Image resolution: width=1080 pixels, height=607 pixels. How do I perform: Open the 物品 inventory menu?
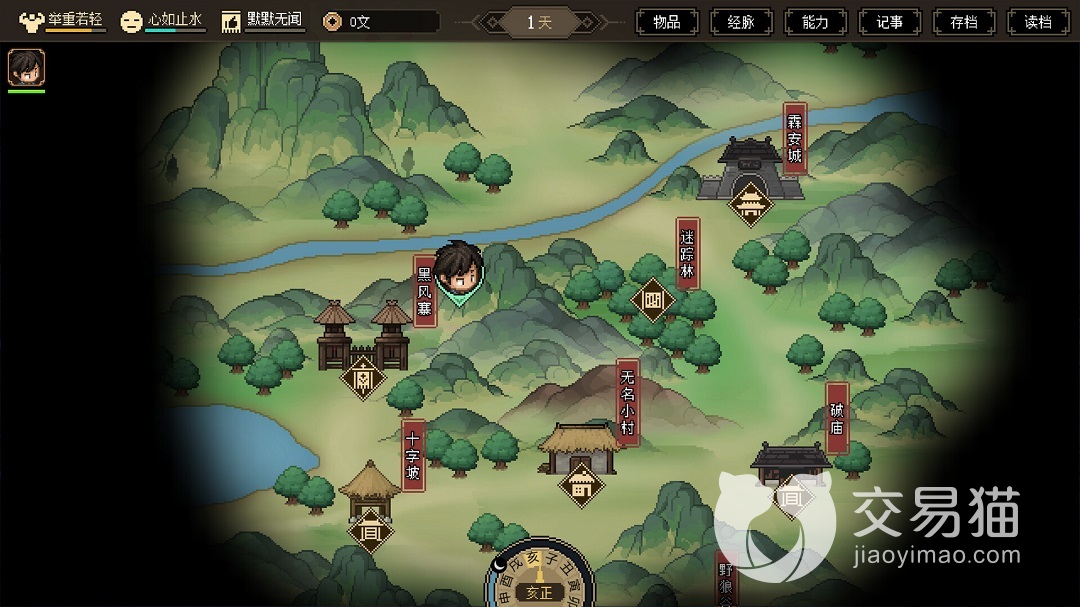tap(667, 22)
